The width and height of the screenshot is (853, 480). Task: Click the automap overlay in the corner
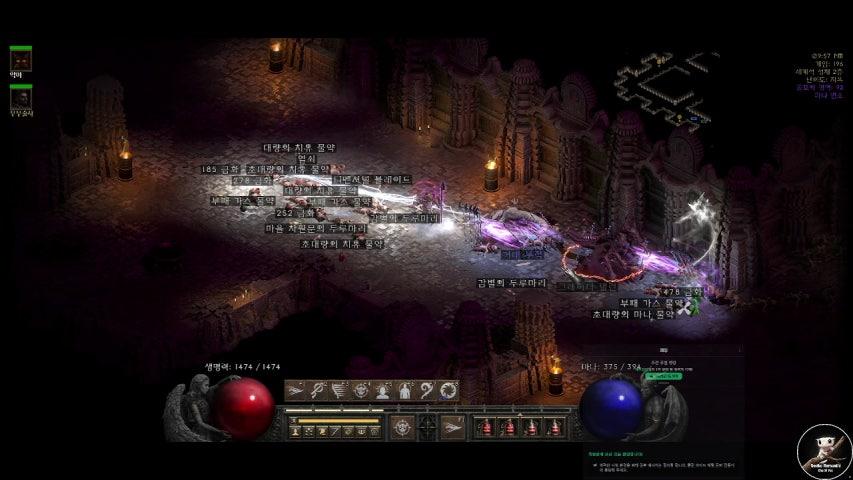click(x=663, y=90)
